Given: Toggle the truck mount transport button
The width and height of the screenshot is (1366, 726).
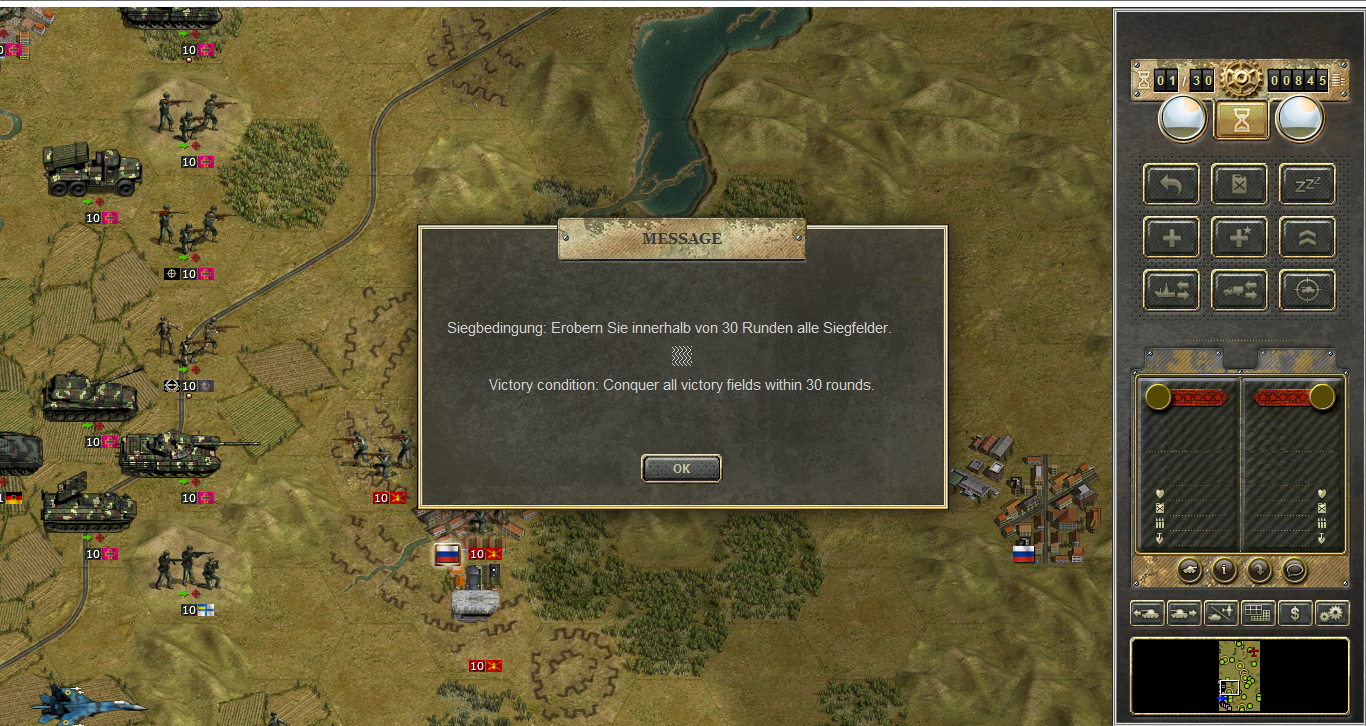Looking at the screenshot, I should [x=1239, y=290].
